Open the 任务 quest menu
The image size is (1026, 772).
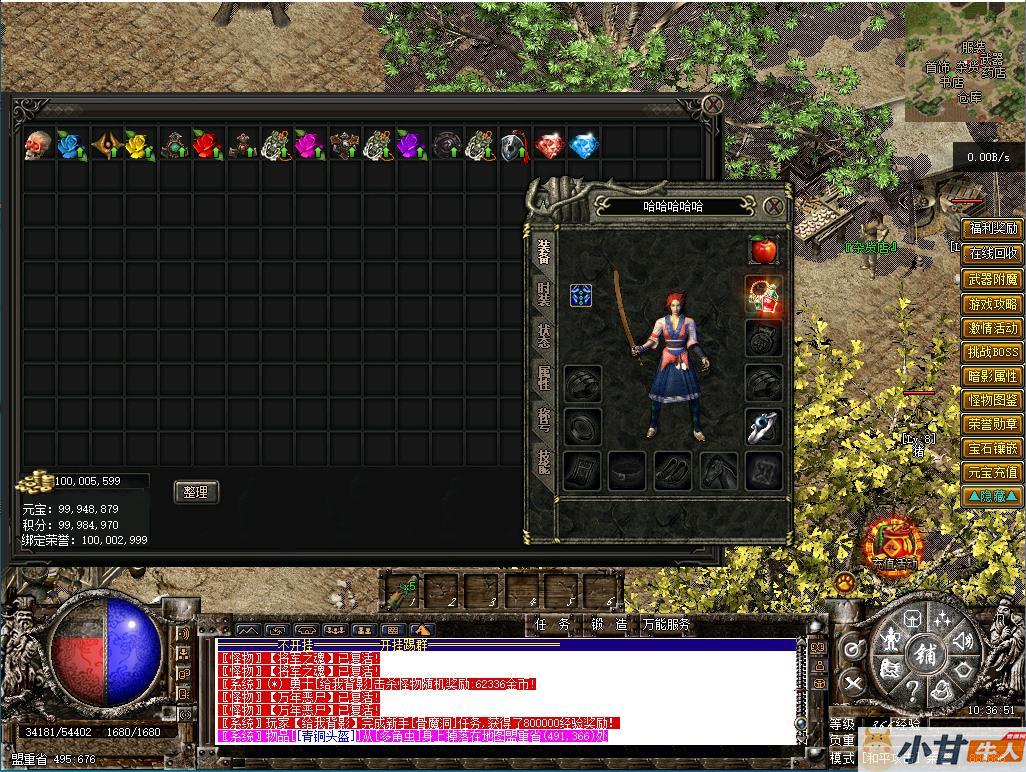pos(552,625)
